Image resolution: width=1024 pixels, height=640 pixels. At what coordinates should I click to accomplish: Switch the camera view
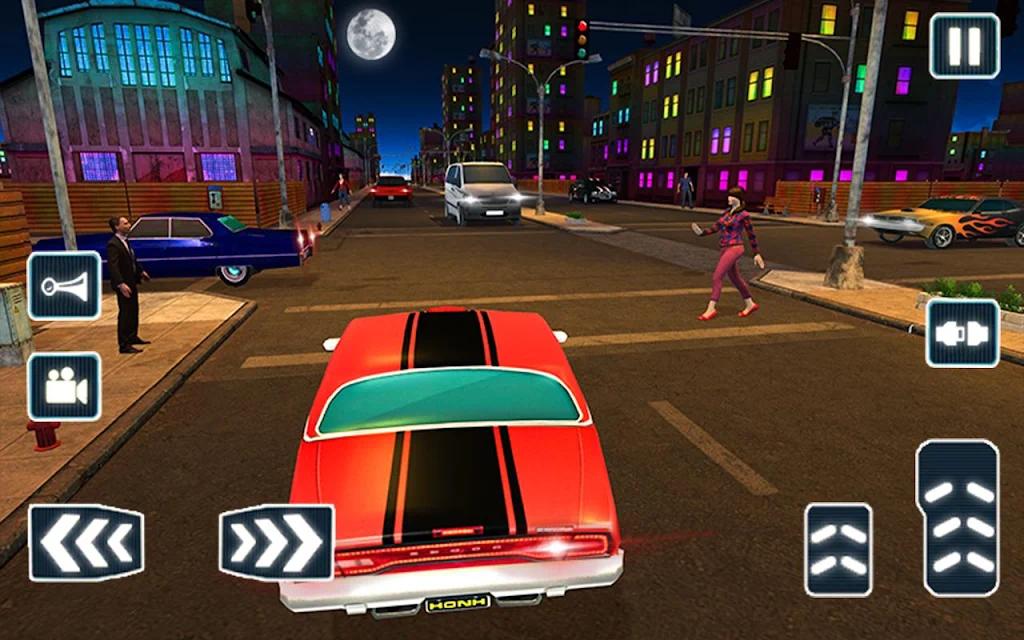pyautogui.click(x=64, y=386)
